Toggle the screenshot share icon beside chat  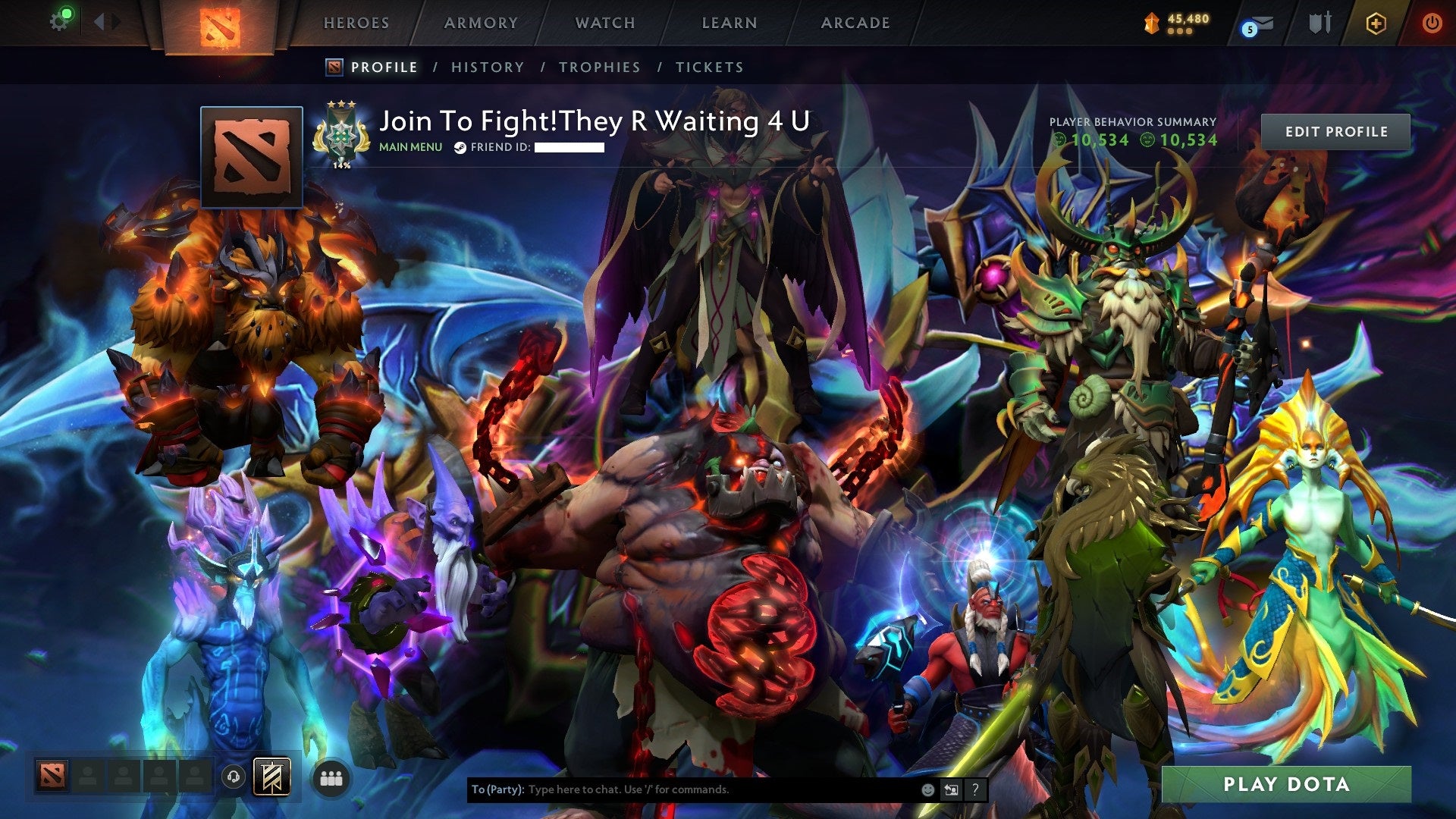[950, 789]
